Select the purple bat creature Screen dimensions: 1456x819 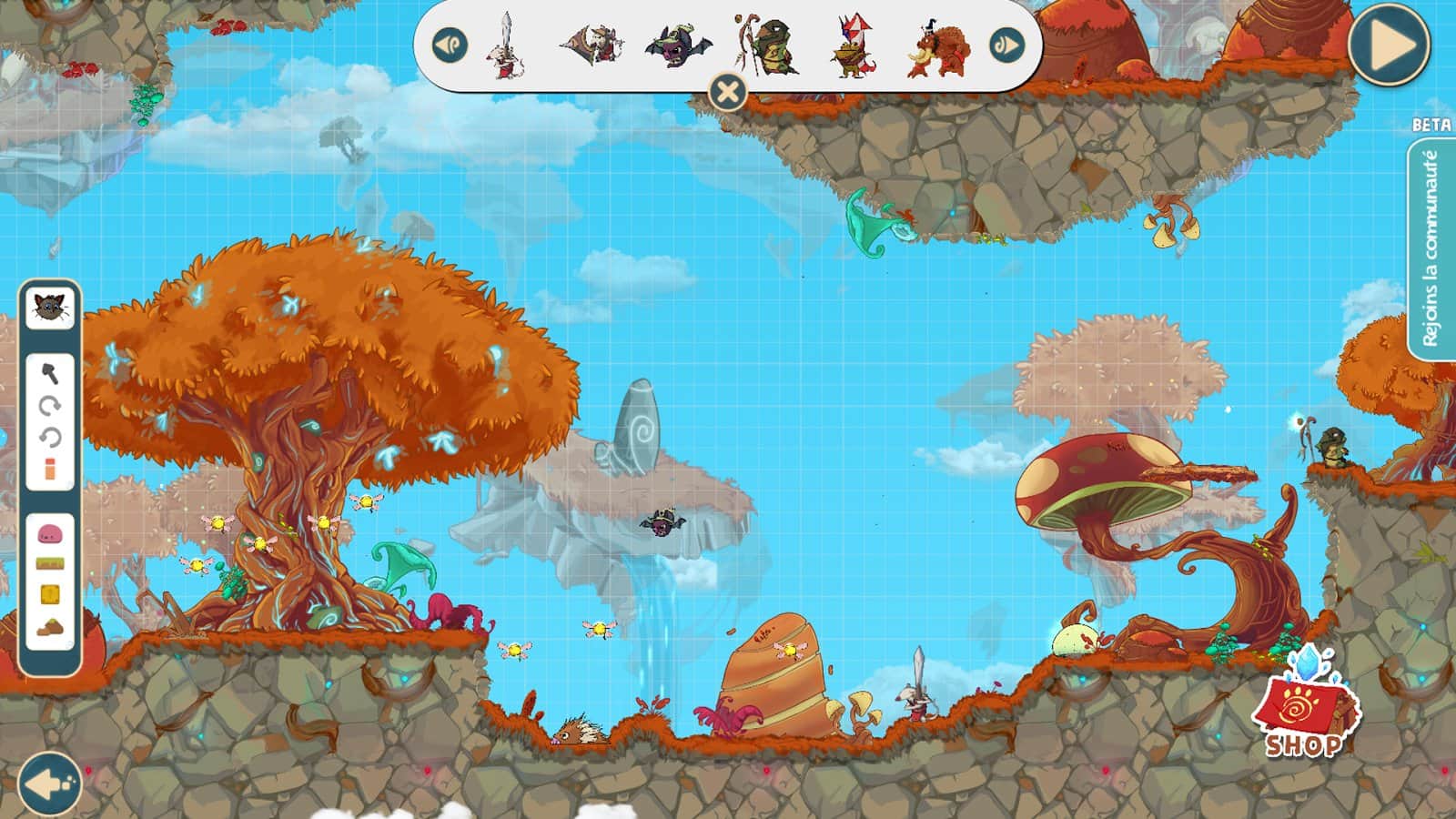[675, 45]
